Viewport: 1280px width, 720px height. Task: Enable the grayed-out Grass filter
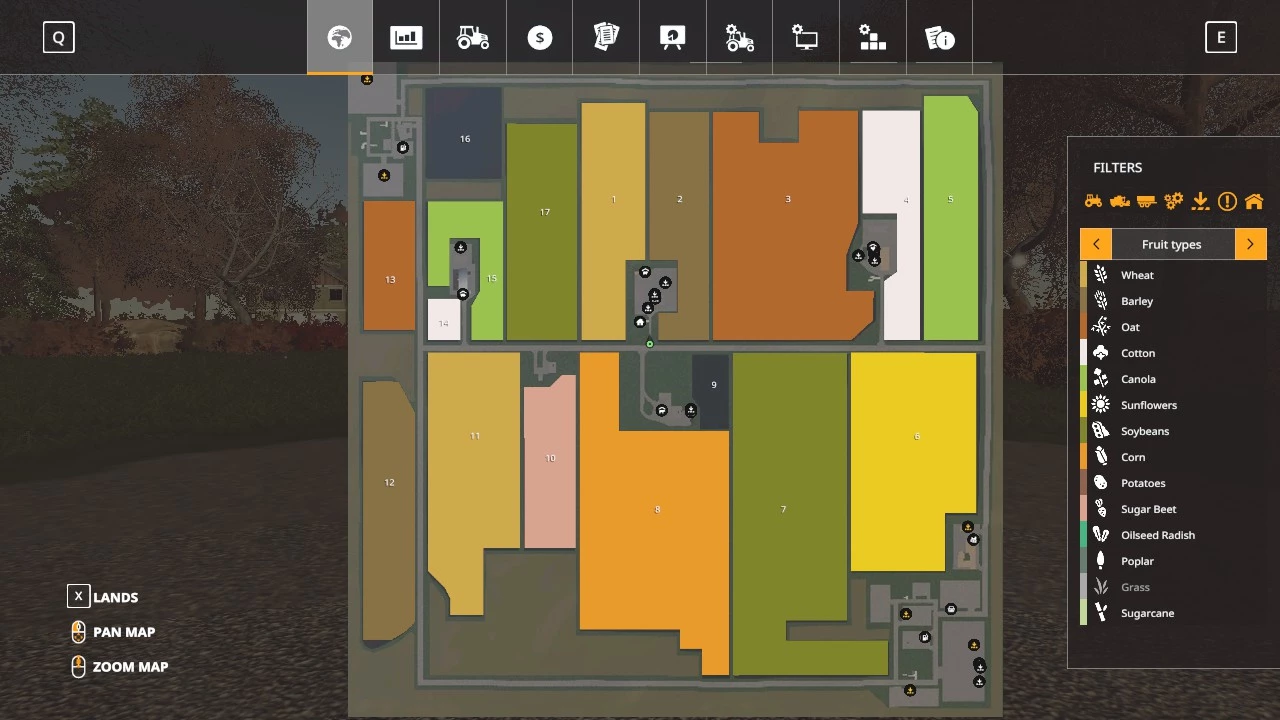1135,587
